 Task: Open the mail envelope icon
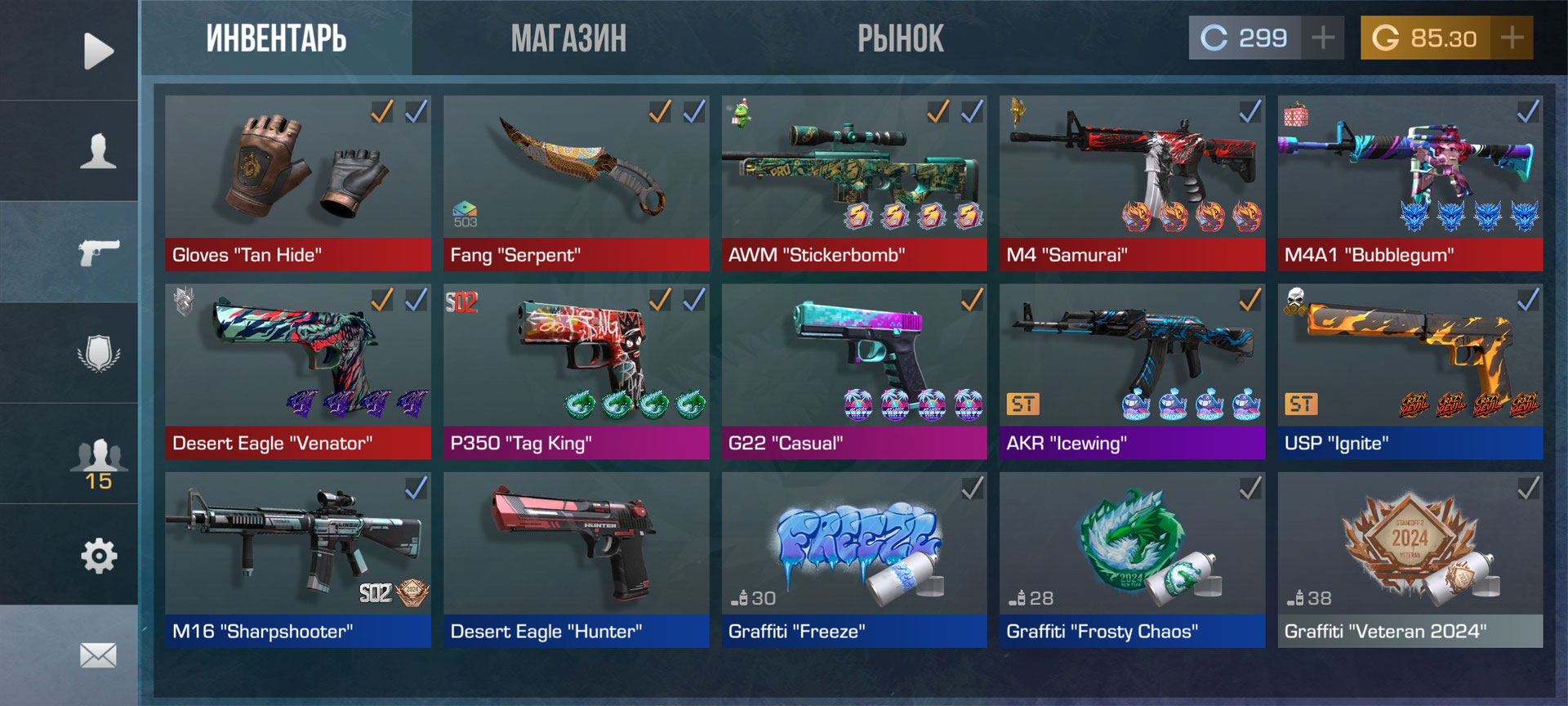click(98, 655)
